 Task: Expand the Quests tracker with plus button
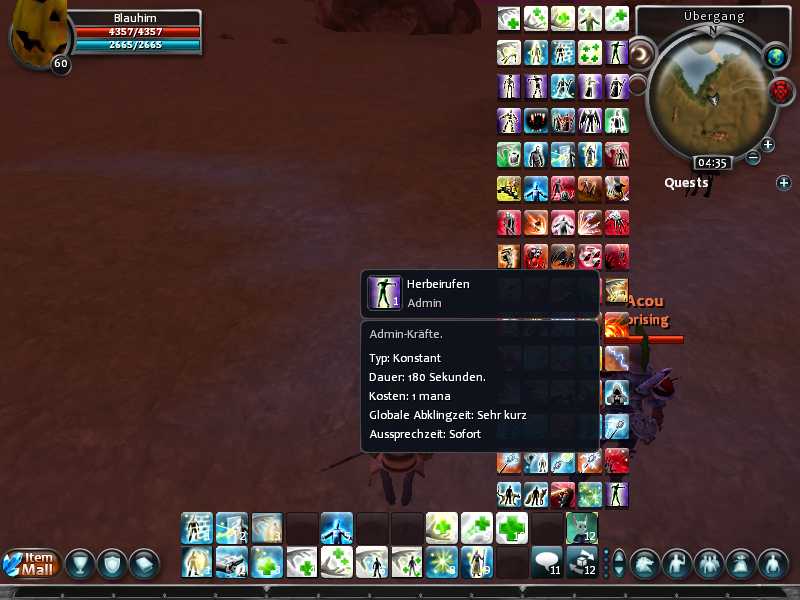click(784, 183)
